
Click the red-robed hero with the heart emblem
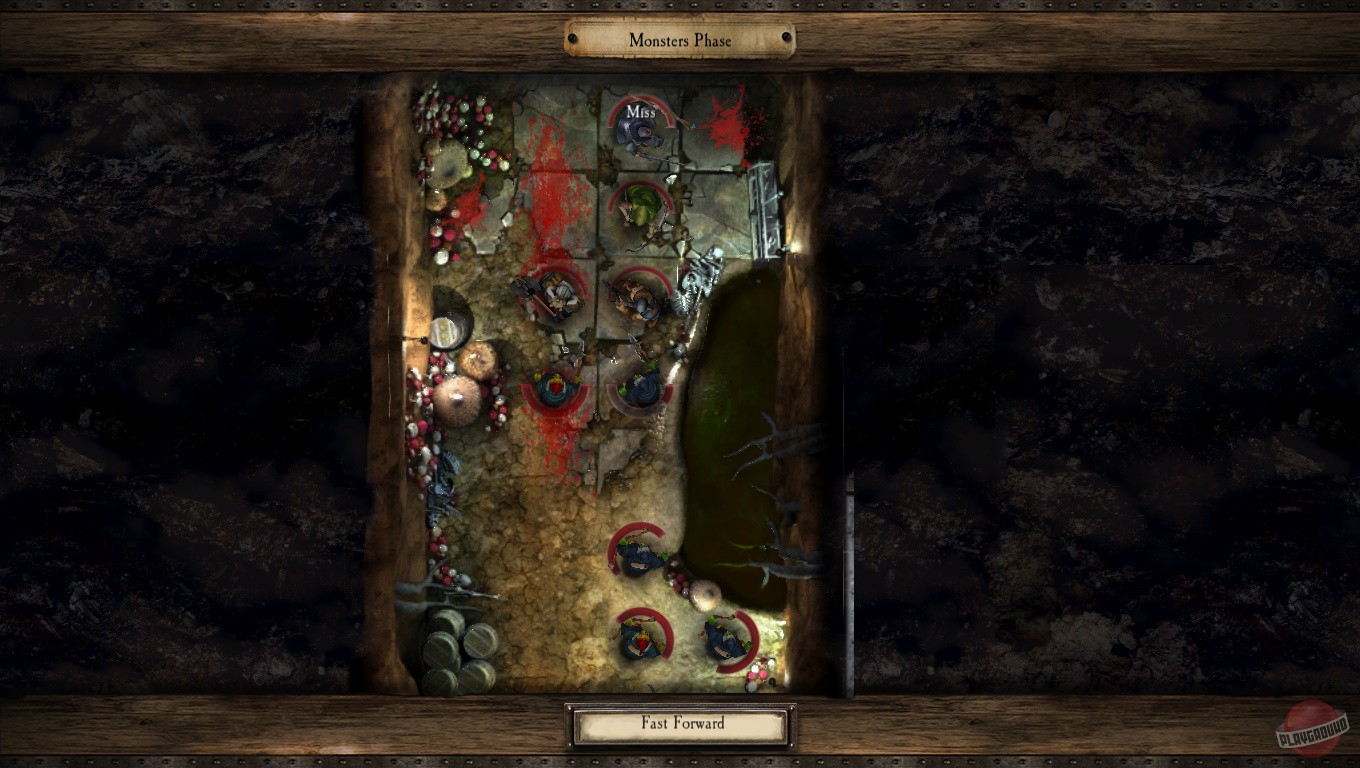pyautogui.click(x=556, y=390)
